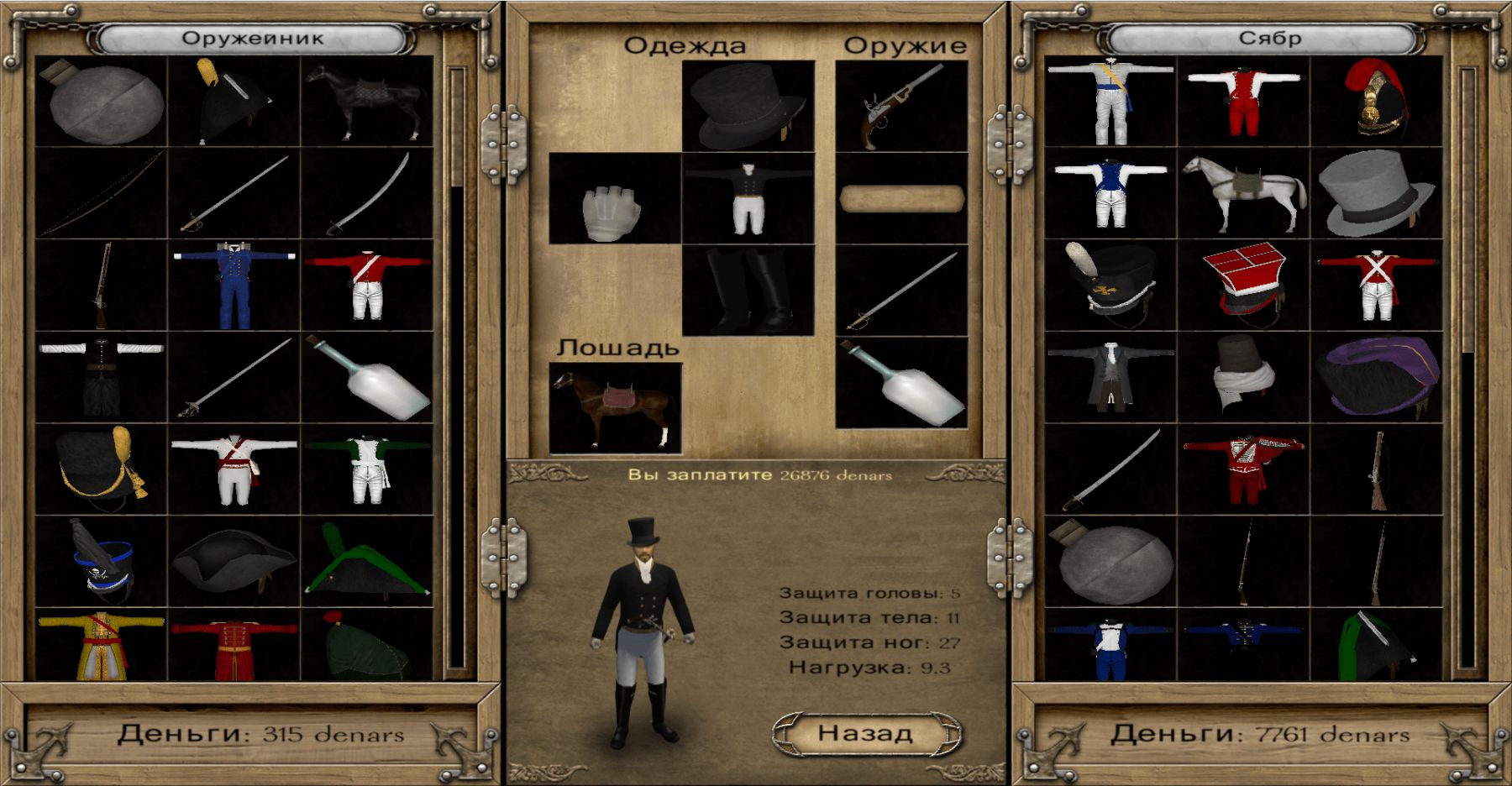1512x786 pixels.
Task: Choose the equipped black riding boots slot
Action: click(x=748, y=291)
